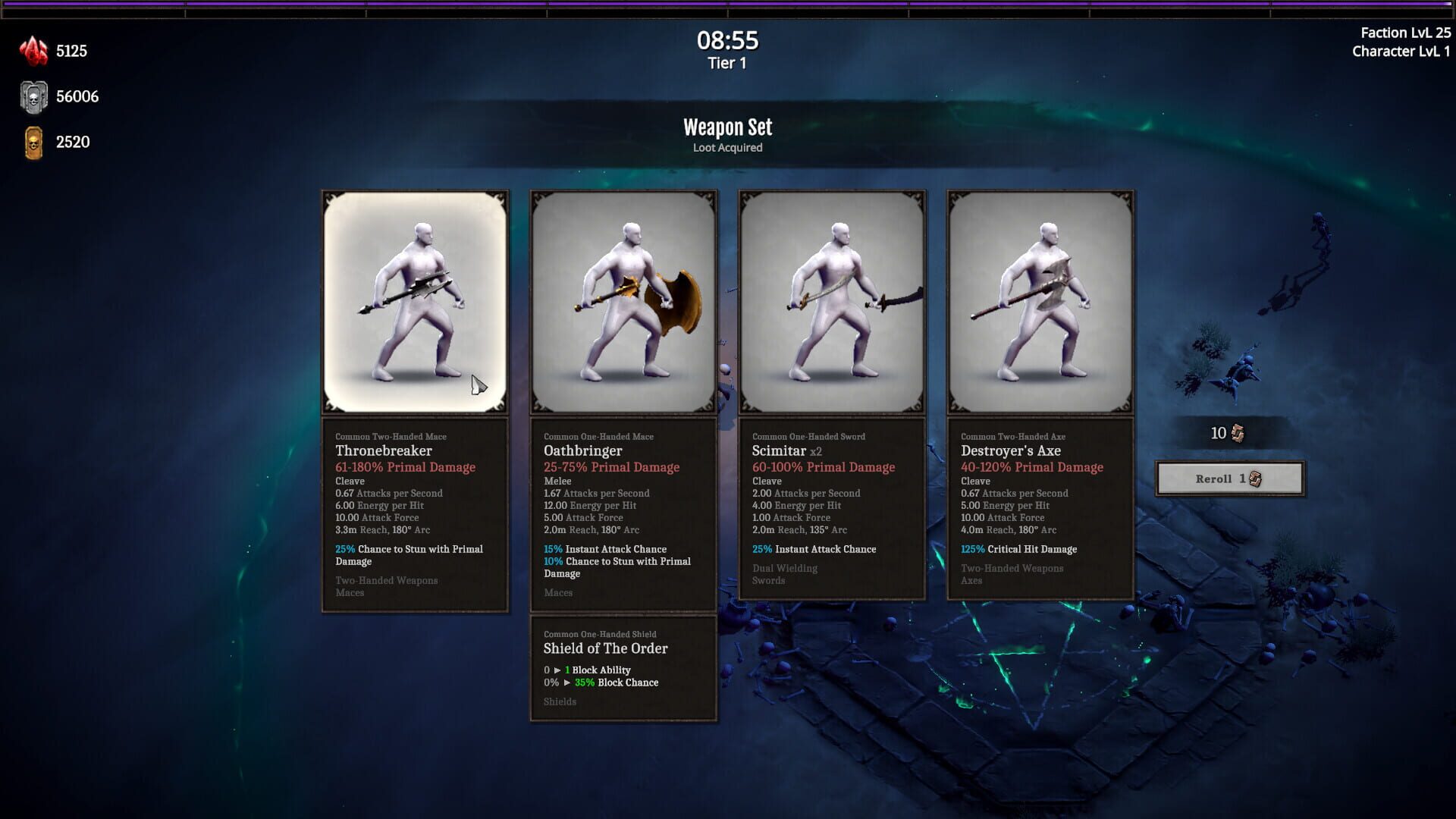Screen dimensions: 1456x819
Task: Click the 08:55 countdown timer
Action: pos(726,42)
